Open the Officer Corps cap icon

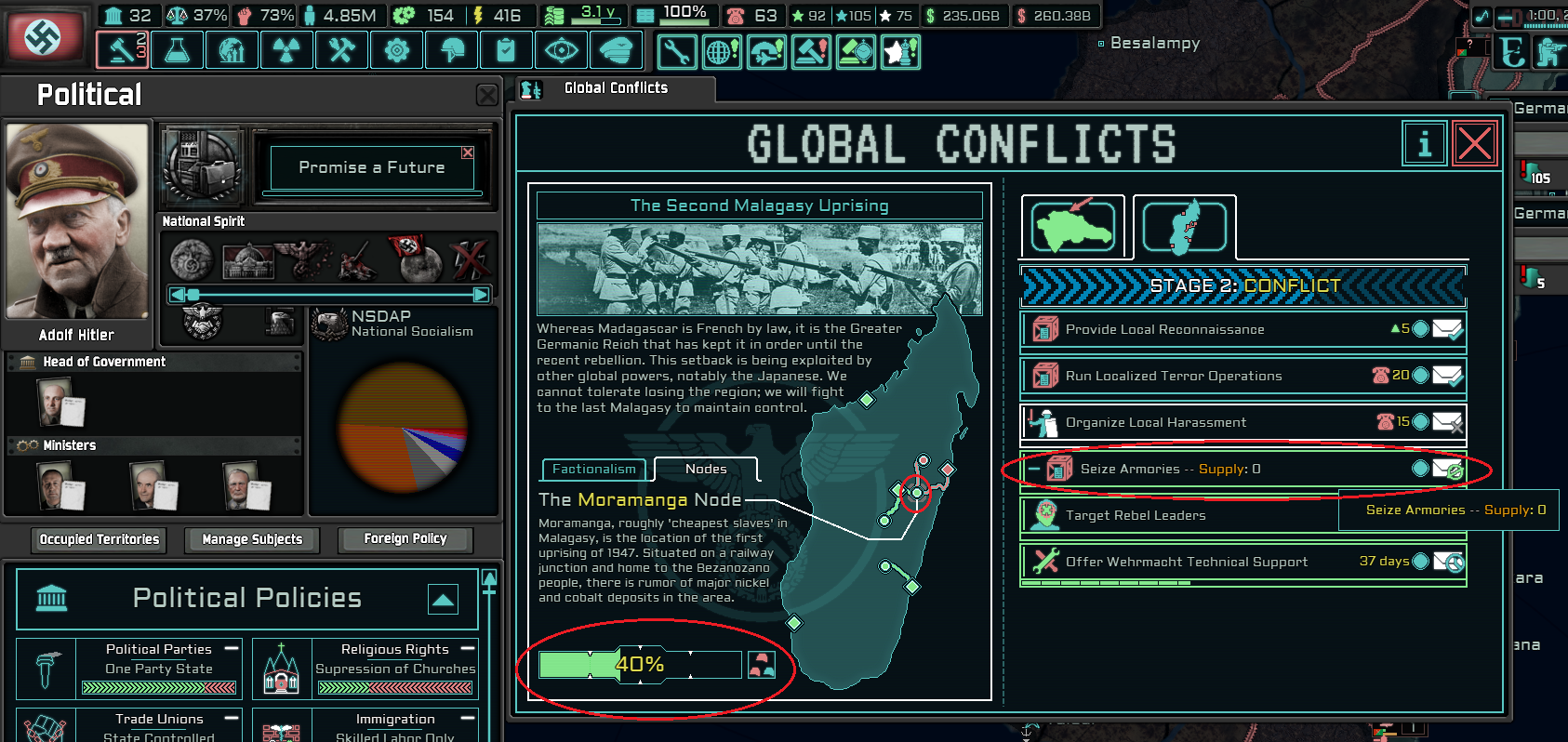point(616,49)
